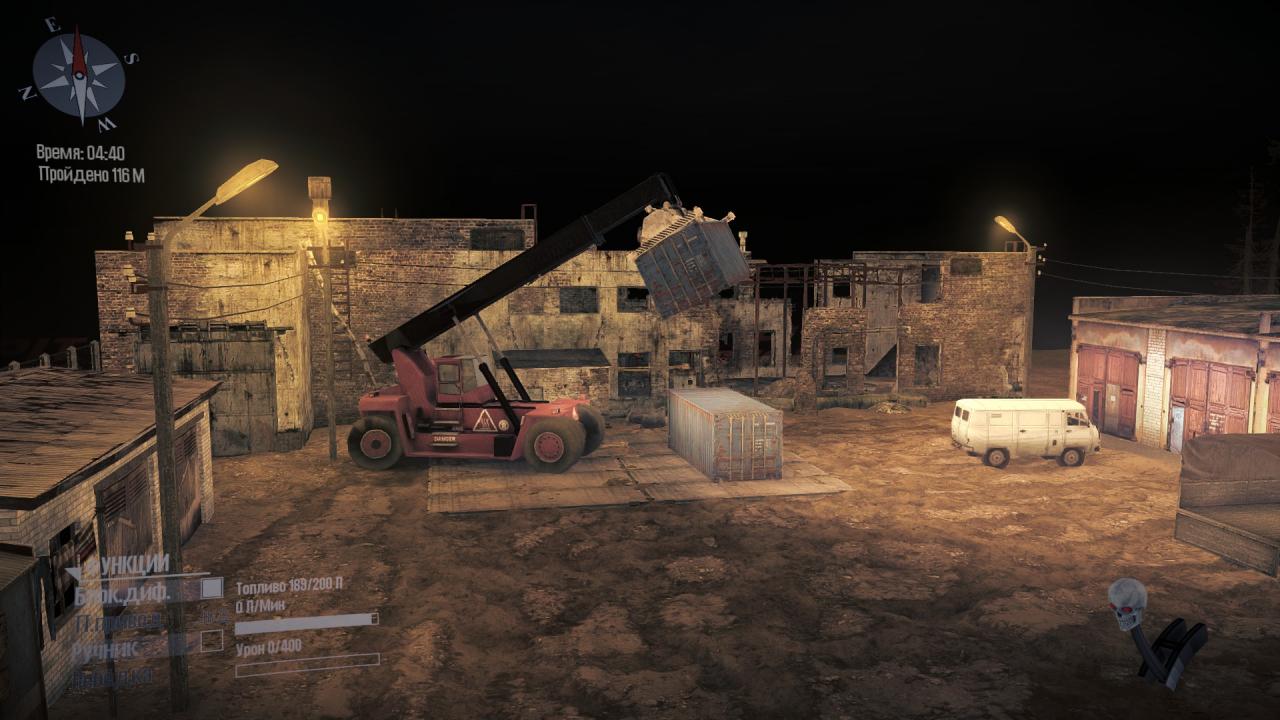Toggle the Блок.диф. differential lock checkbox
Screen dimensions: 1280x720
[211, 589]
